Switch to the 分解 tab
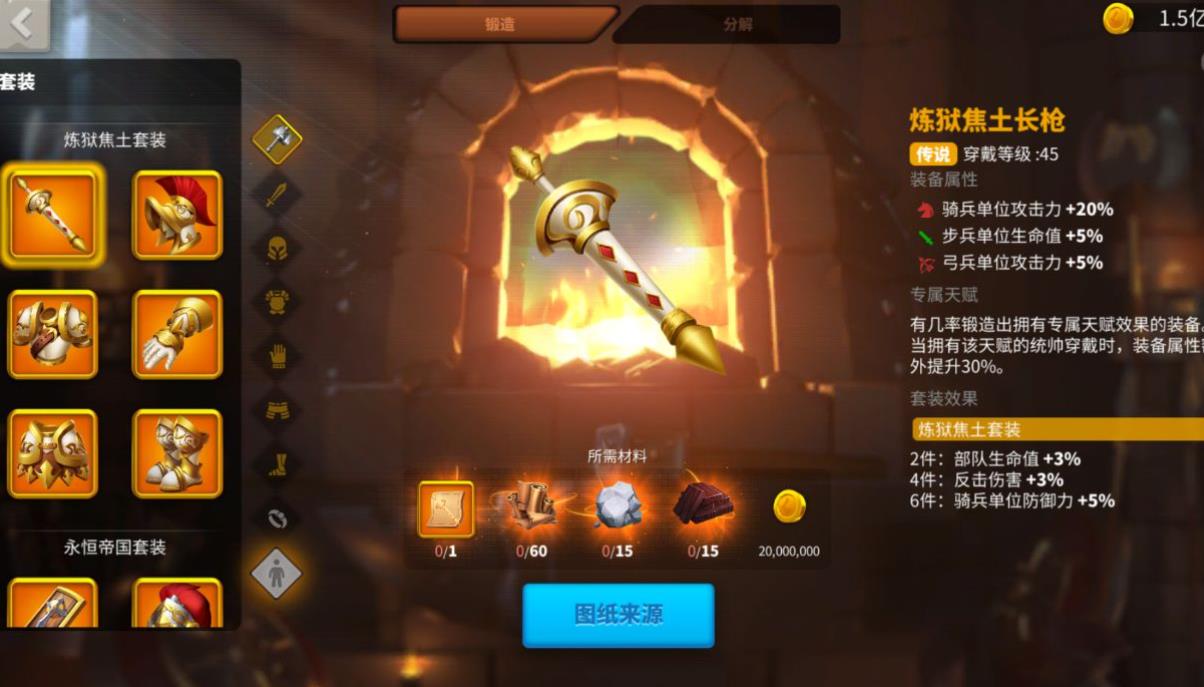Screen dimensions: 1204x687 [x=736, y=24]
